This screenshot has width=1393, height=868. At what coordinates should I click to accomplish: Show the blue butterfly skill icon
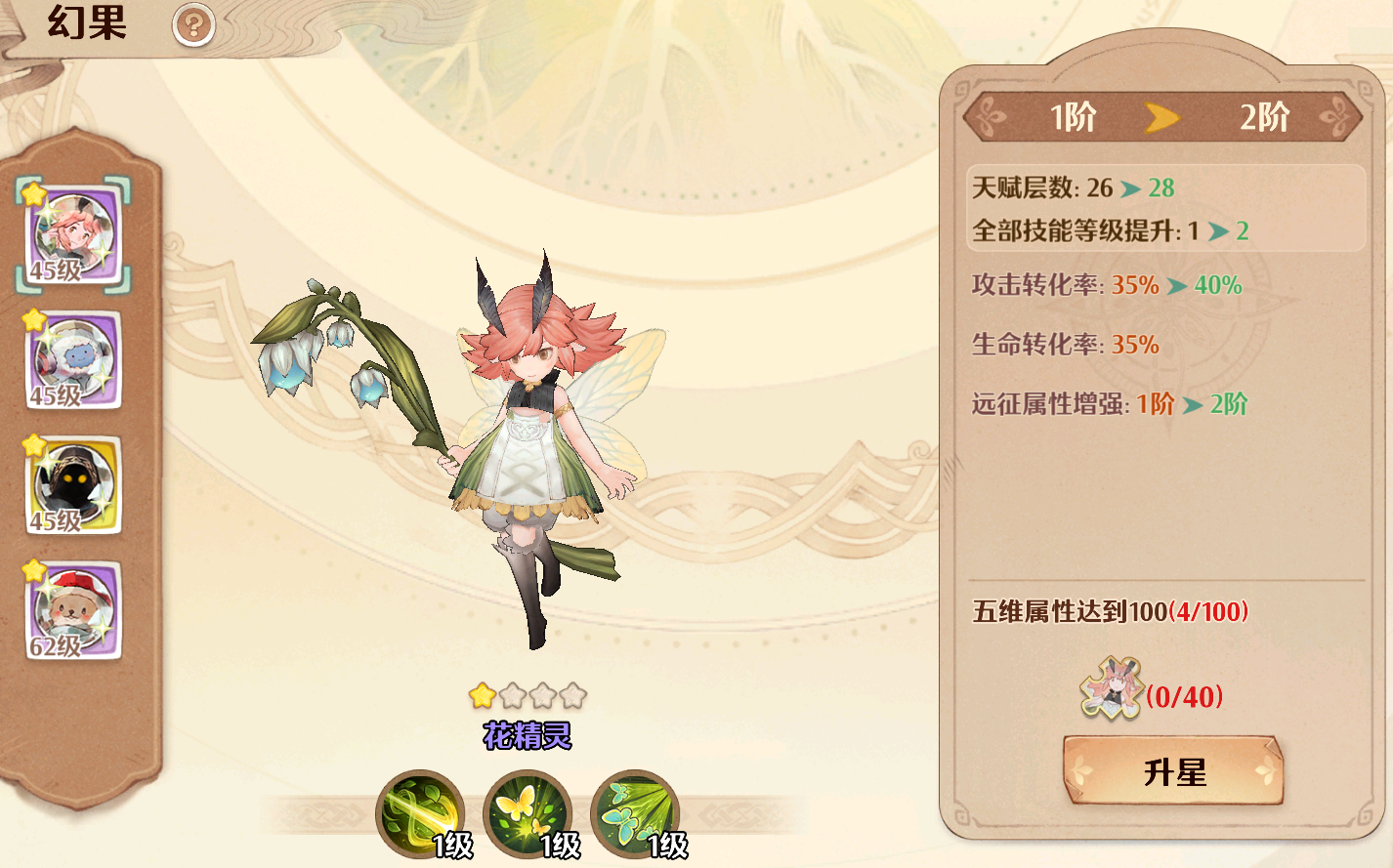(635, 812)
